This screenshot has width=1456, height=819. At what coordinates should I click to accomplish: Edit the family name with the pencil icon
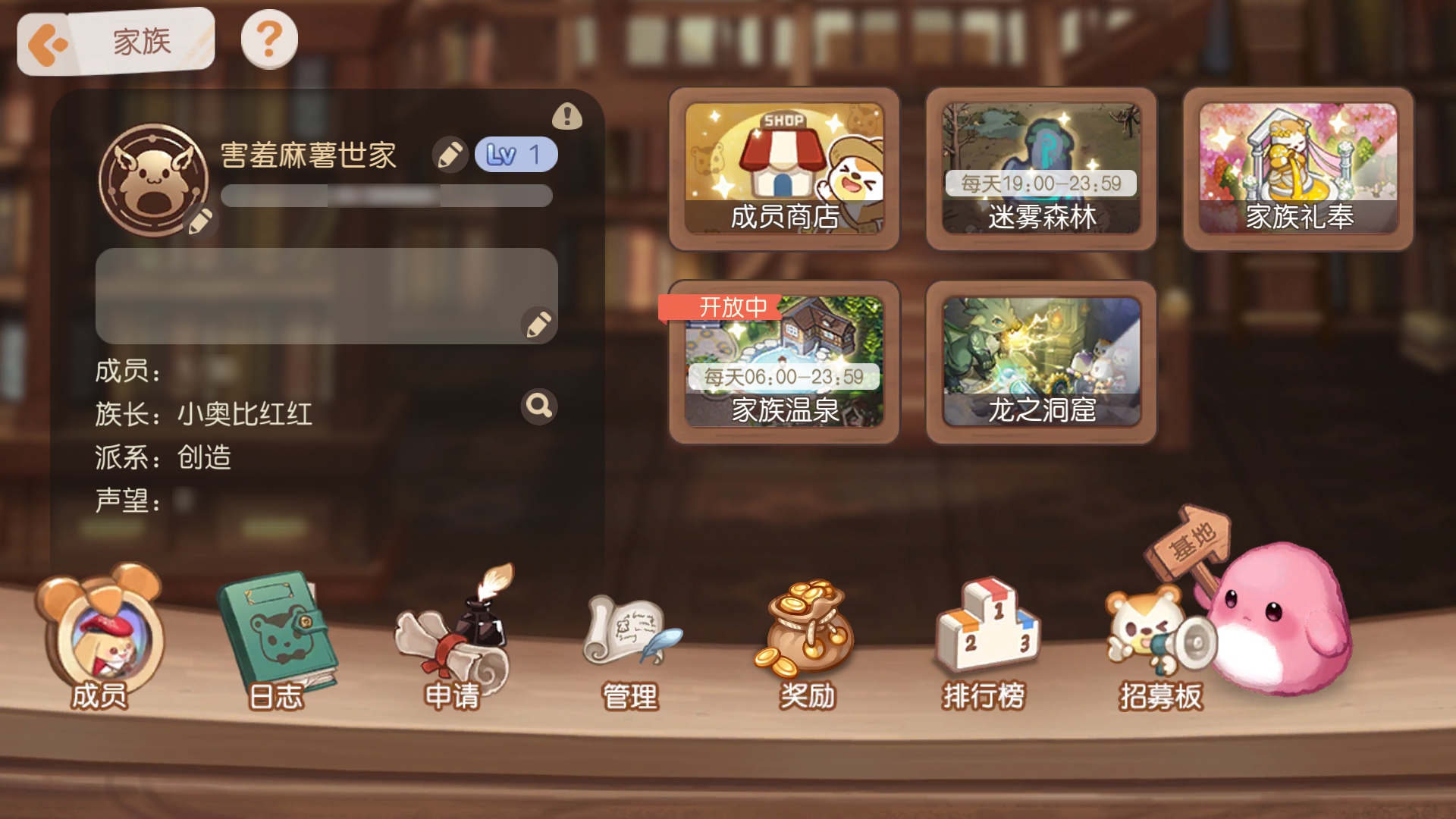click(449, 154)
